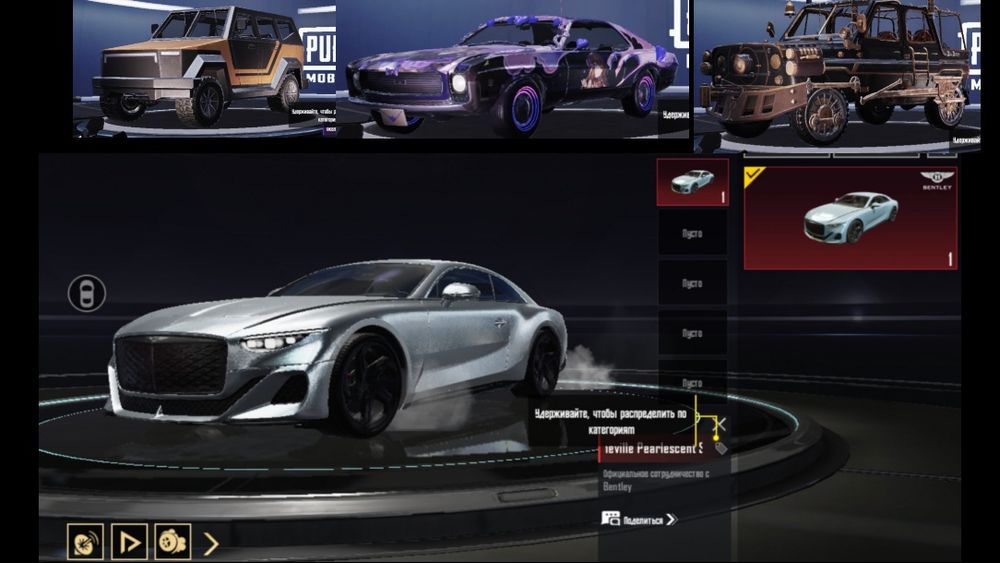Select the large Bentley skin card
This screenshot has height=563, width=1000.
[850, 217]
